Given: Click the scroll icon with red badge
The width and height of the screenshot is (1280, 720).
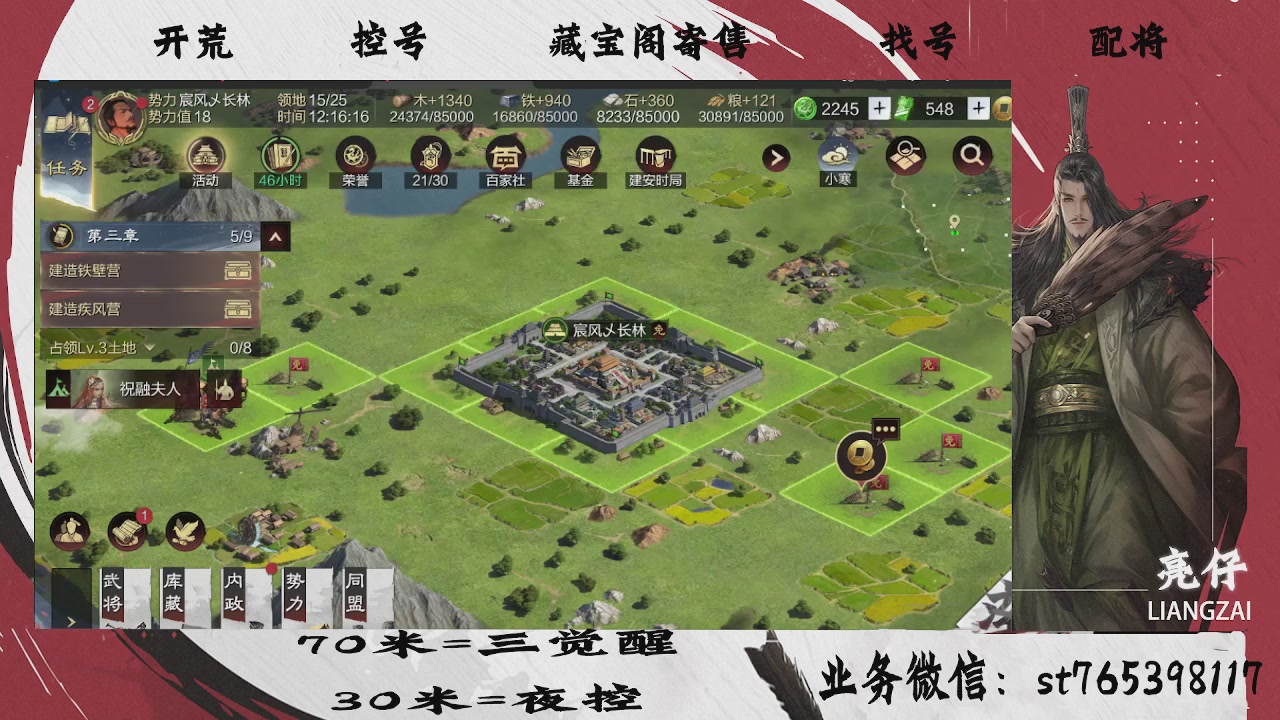Looking at the screenshot, I should click(124, 531).
